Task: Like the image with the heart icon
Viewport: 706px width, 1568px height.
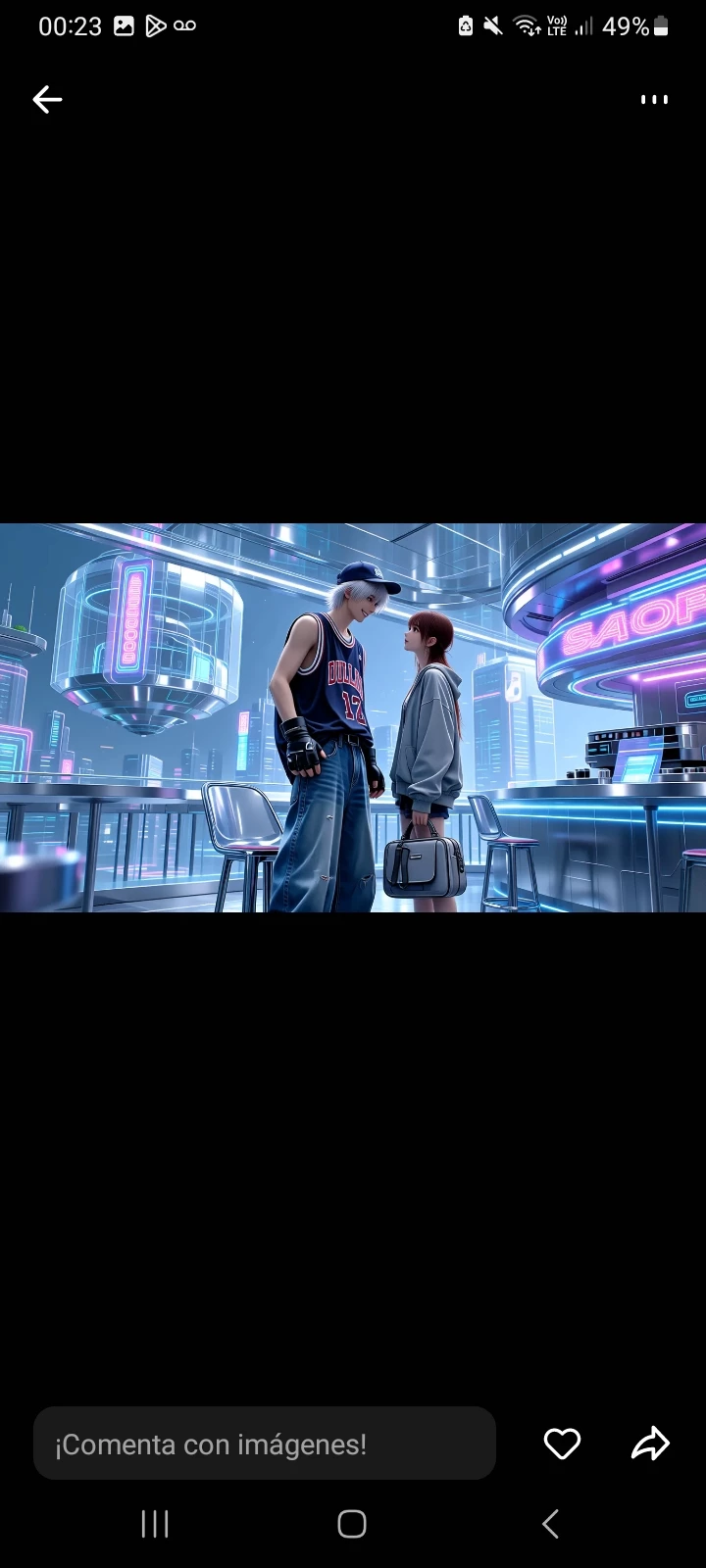Action: click(x=562, y=1444)
